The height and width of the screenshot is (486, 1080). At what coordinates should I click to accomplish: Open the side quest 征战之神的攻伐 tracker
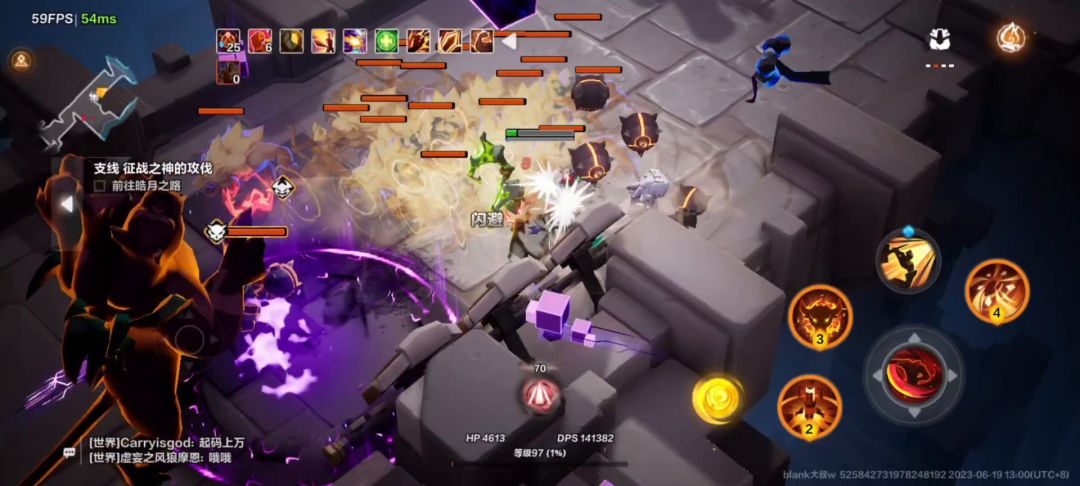click(152, 168)
